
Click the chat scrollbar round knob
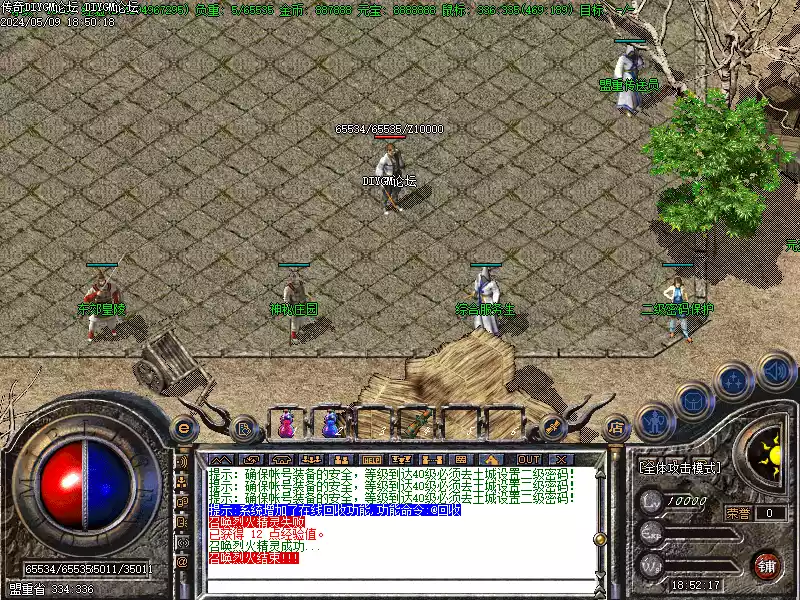(x=600, y=541)
